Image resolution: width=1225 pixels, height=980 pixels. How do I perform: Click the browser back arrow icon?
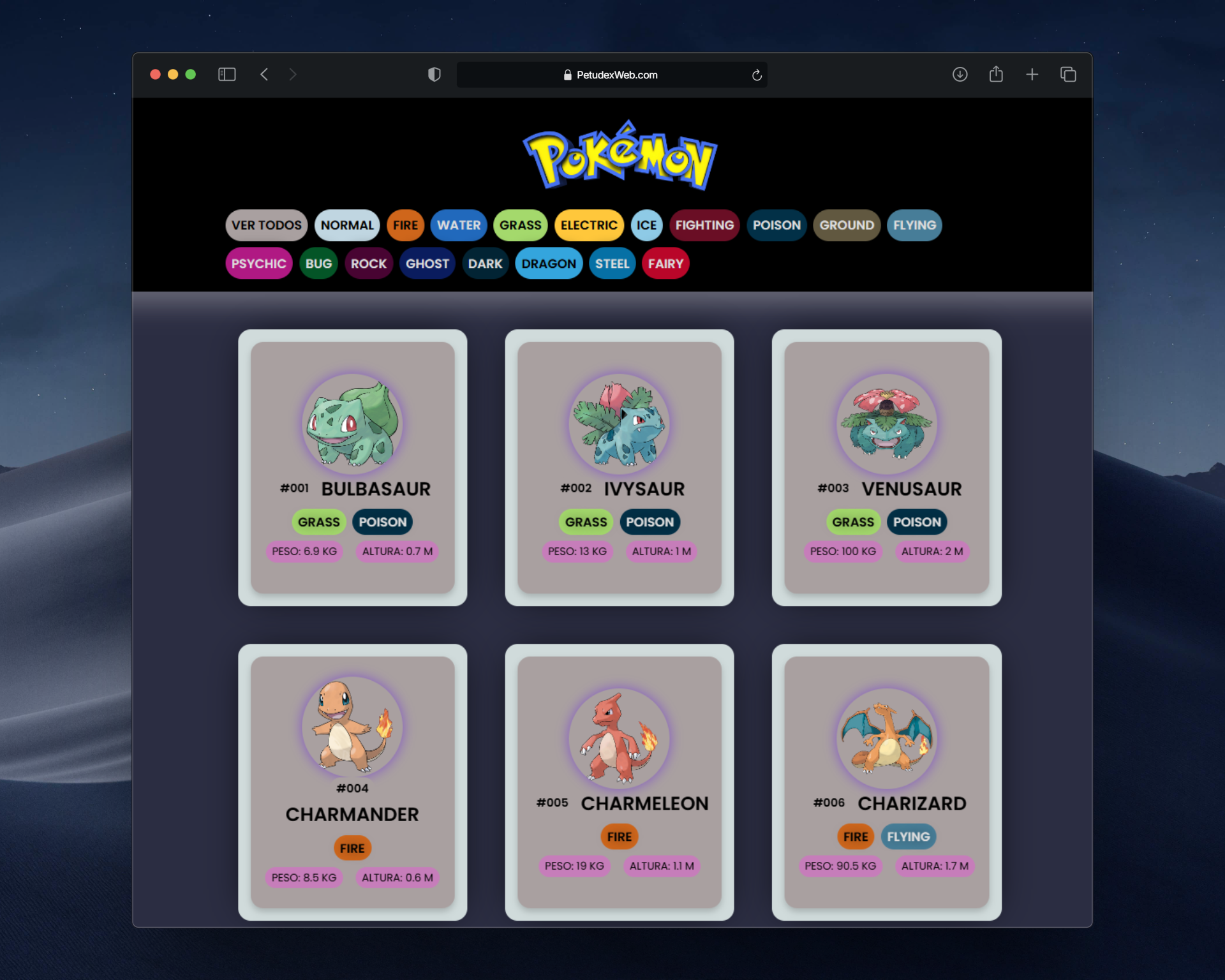pos(264,74)
